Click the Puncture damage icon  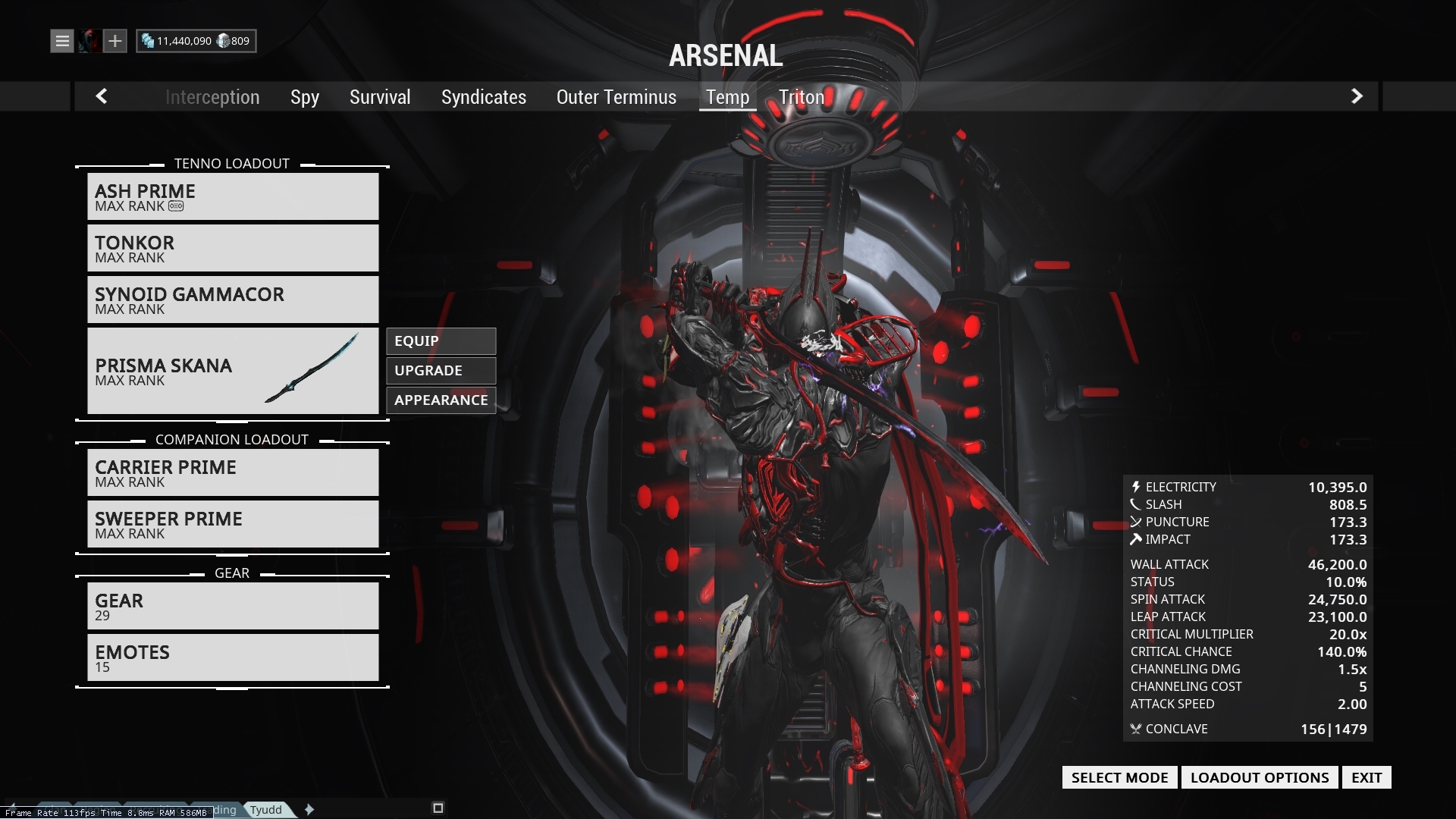pos(1135,522)
